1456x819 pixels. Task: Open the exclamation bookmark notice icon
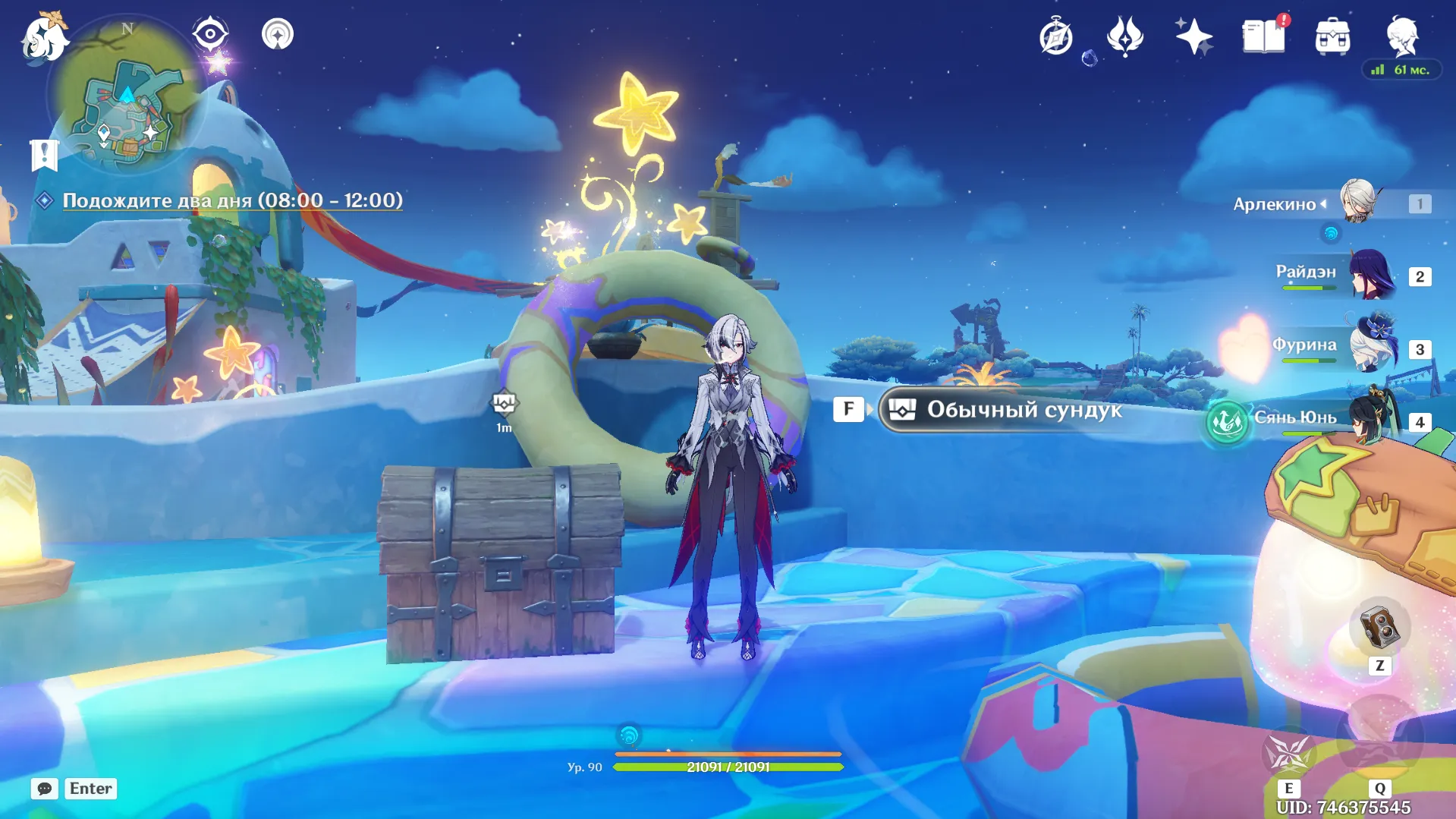coord(44,154)
